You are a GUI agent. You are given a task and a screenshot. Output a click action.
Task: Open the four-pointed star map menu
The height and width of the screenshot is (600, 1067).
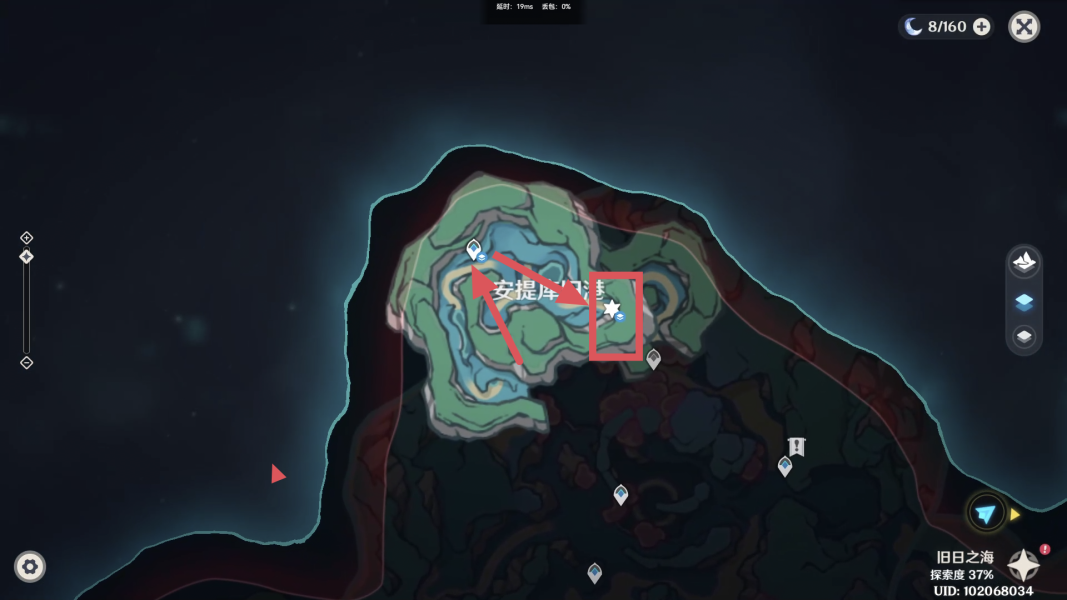coord(1023,566)
